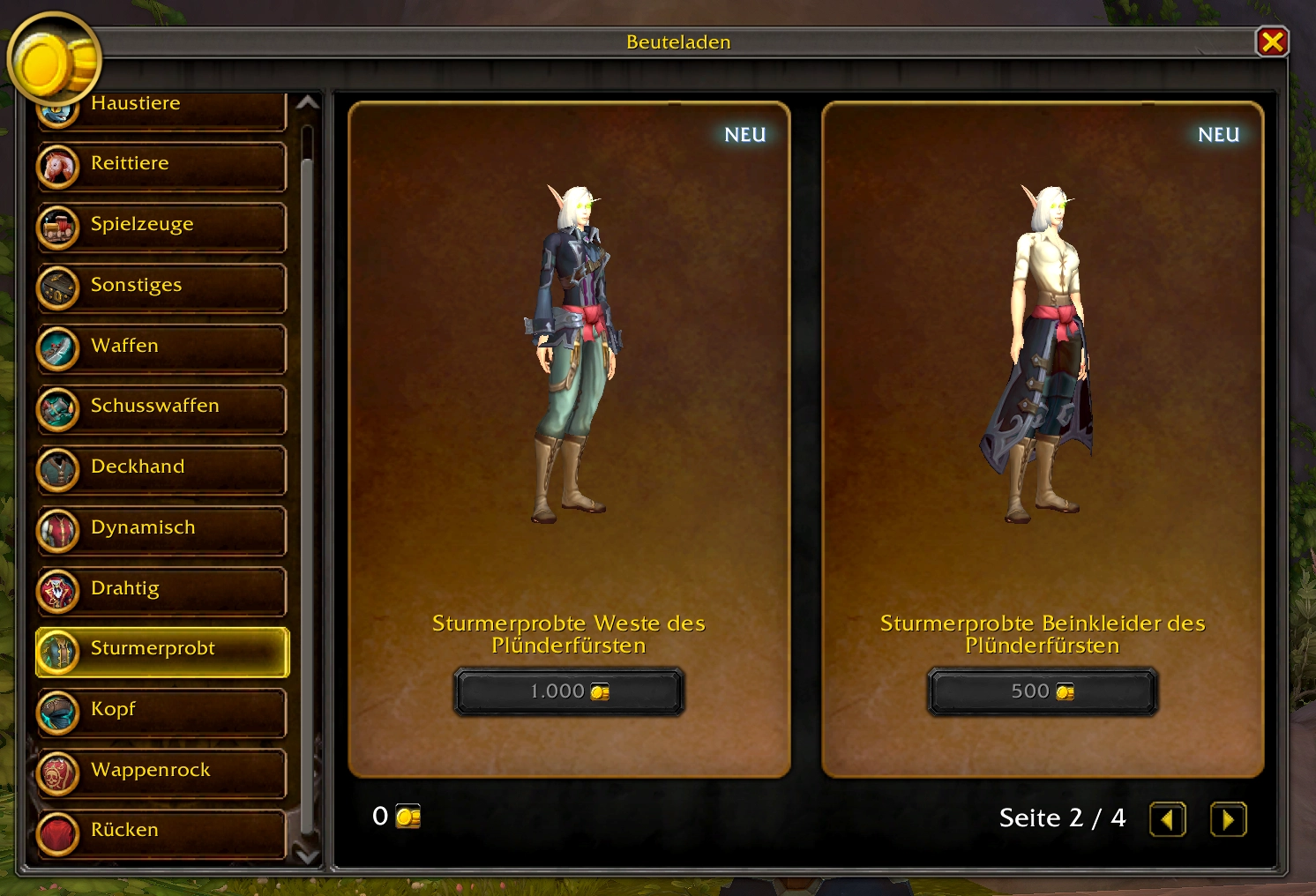
Task: Go to the next shop page
Action: [1228, 819]
